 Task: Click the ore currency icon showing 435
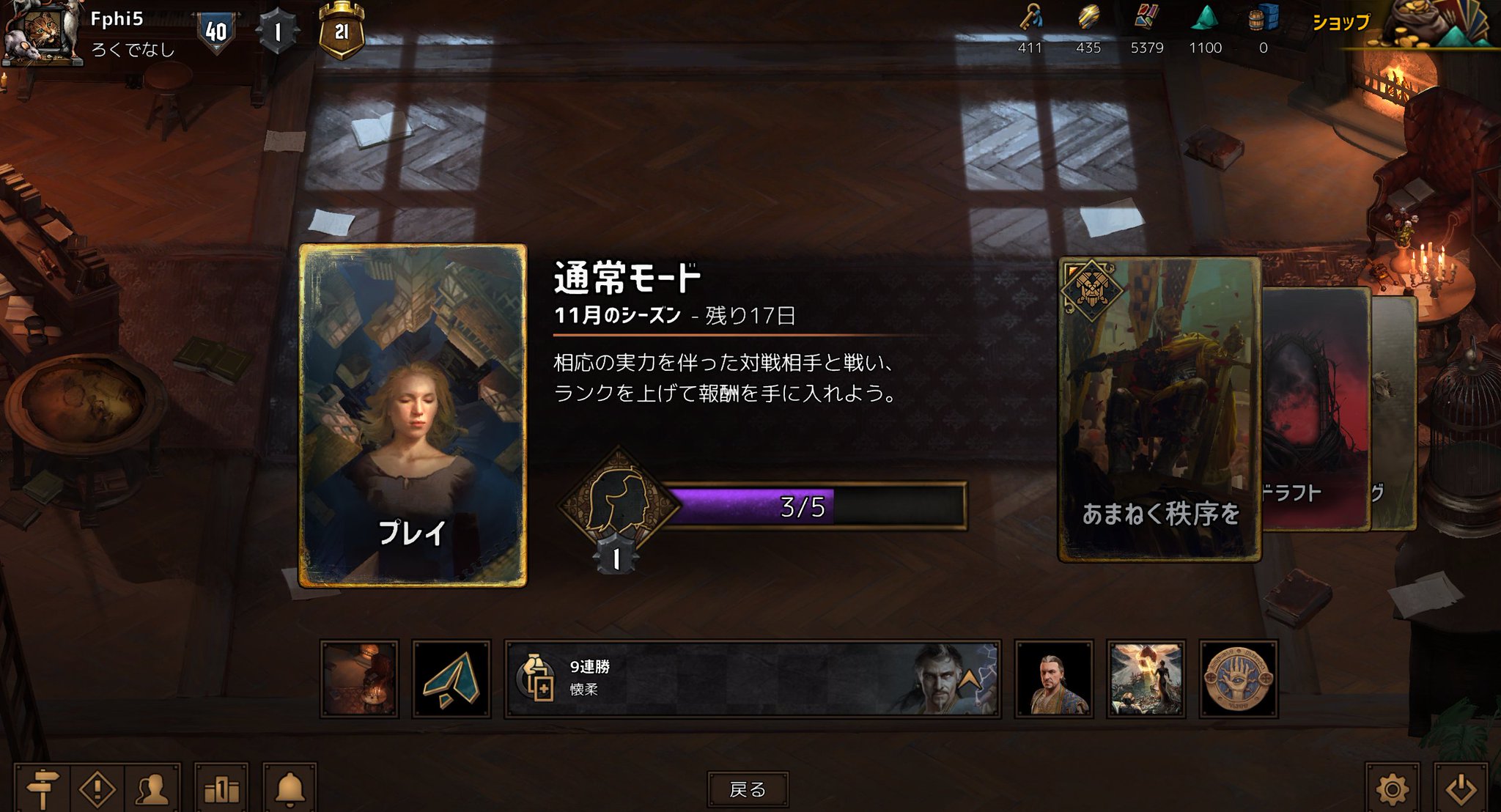point(1089,22)
